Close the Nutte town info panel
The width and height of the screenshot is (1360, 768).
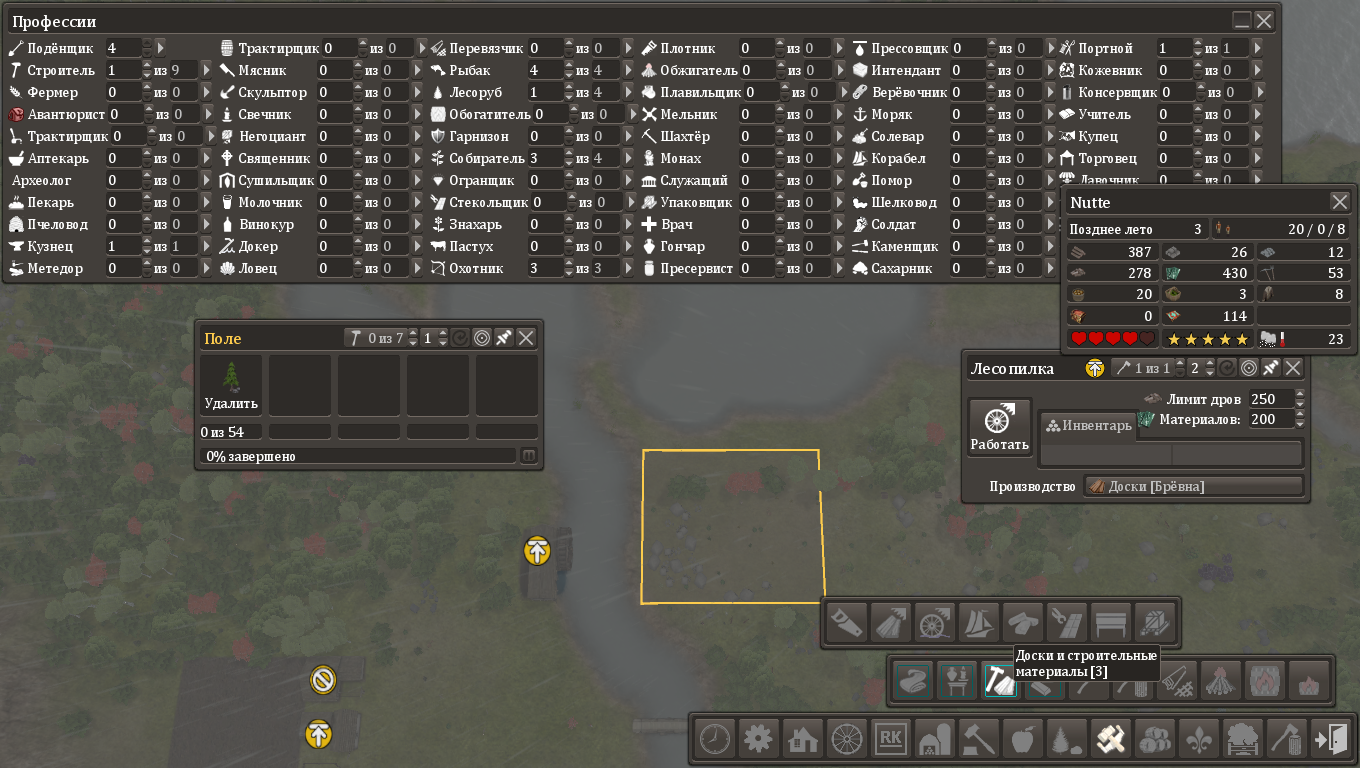point(1340,201)
